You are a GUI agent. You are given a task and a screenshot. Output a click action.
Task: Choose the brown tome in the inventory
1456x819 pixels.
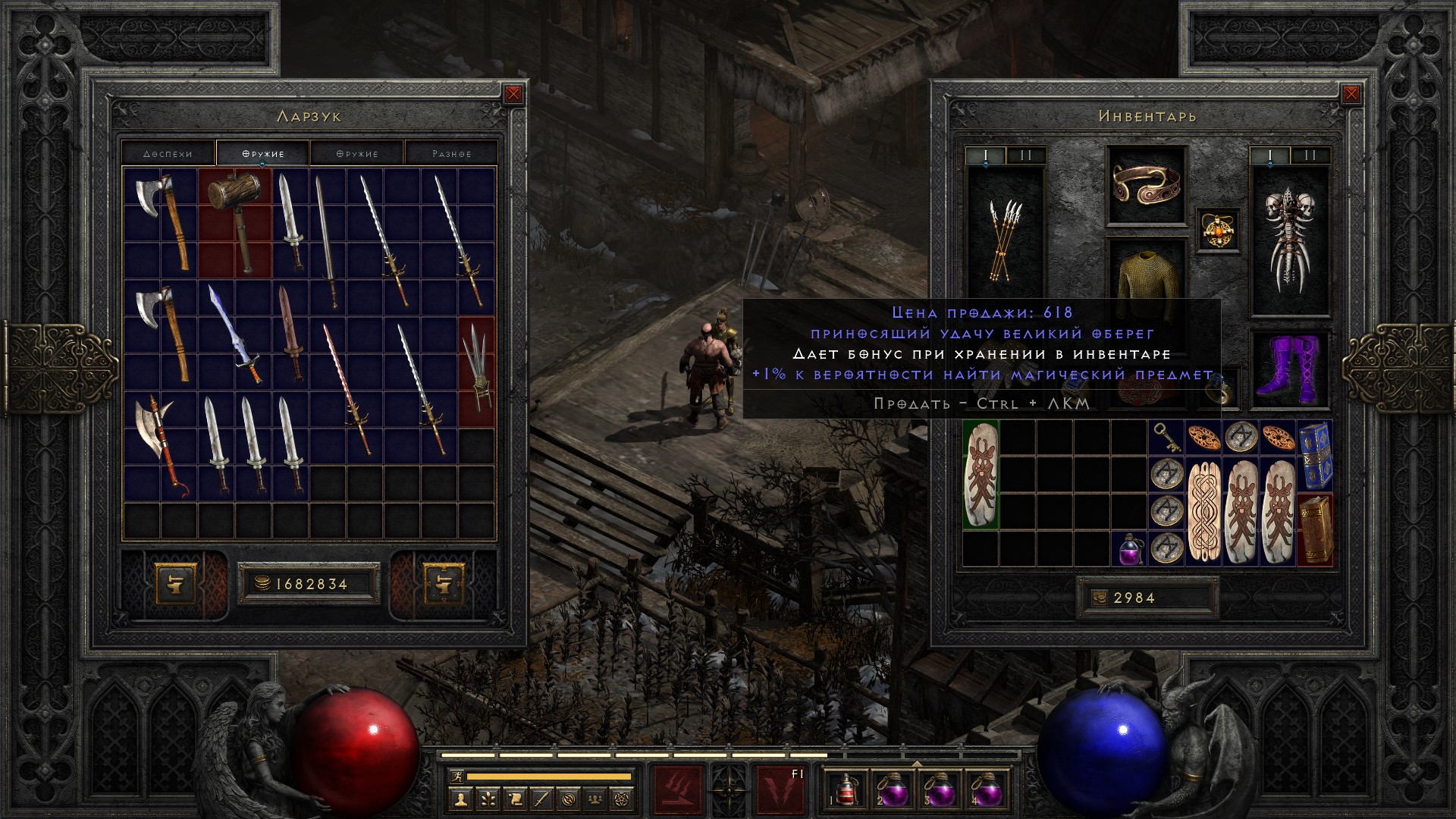[x=1315, y=529]
